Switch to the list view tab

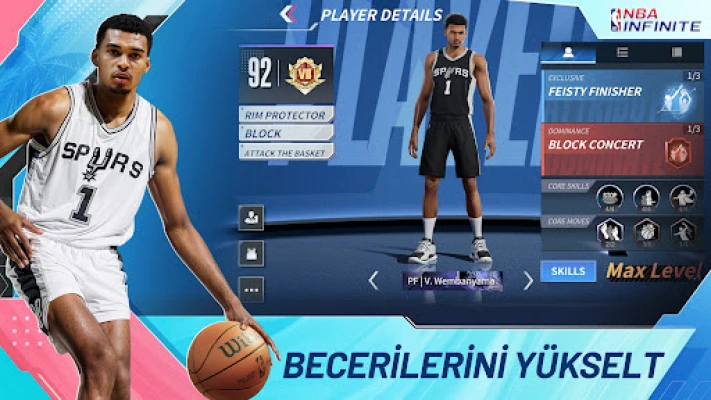[x=622, y=52]
